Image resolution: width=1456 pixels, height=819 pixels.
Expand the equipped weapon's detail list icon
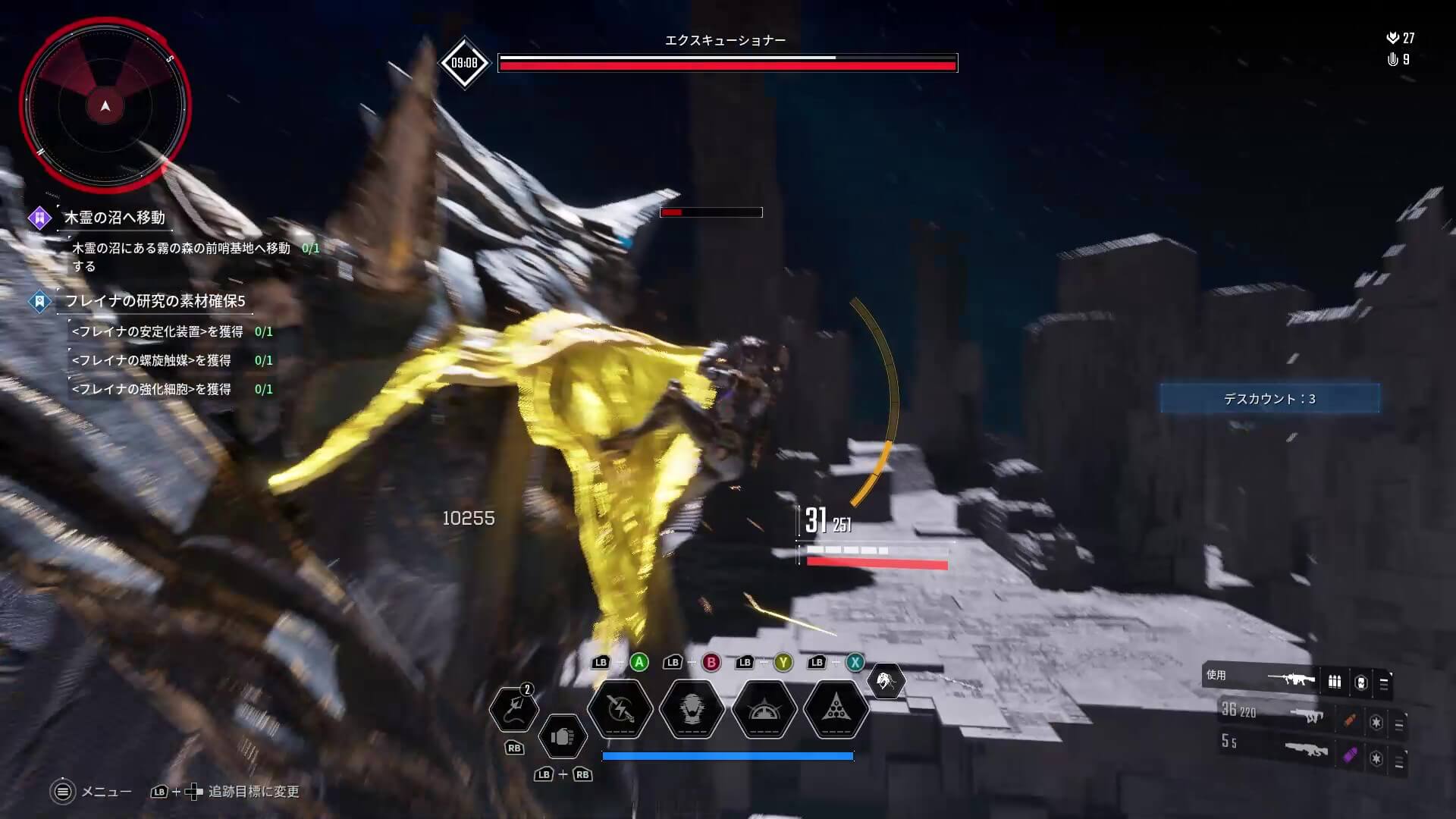coord(1383,683)
